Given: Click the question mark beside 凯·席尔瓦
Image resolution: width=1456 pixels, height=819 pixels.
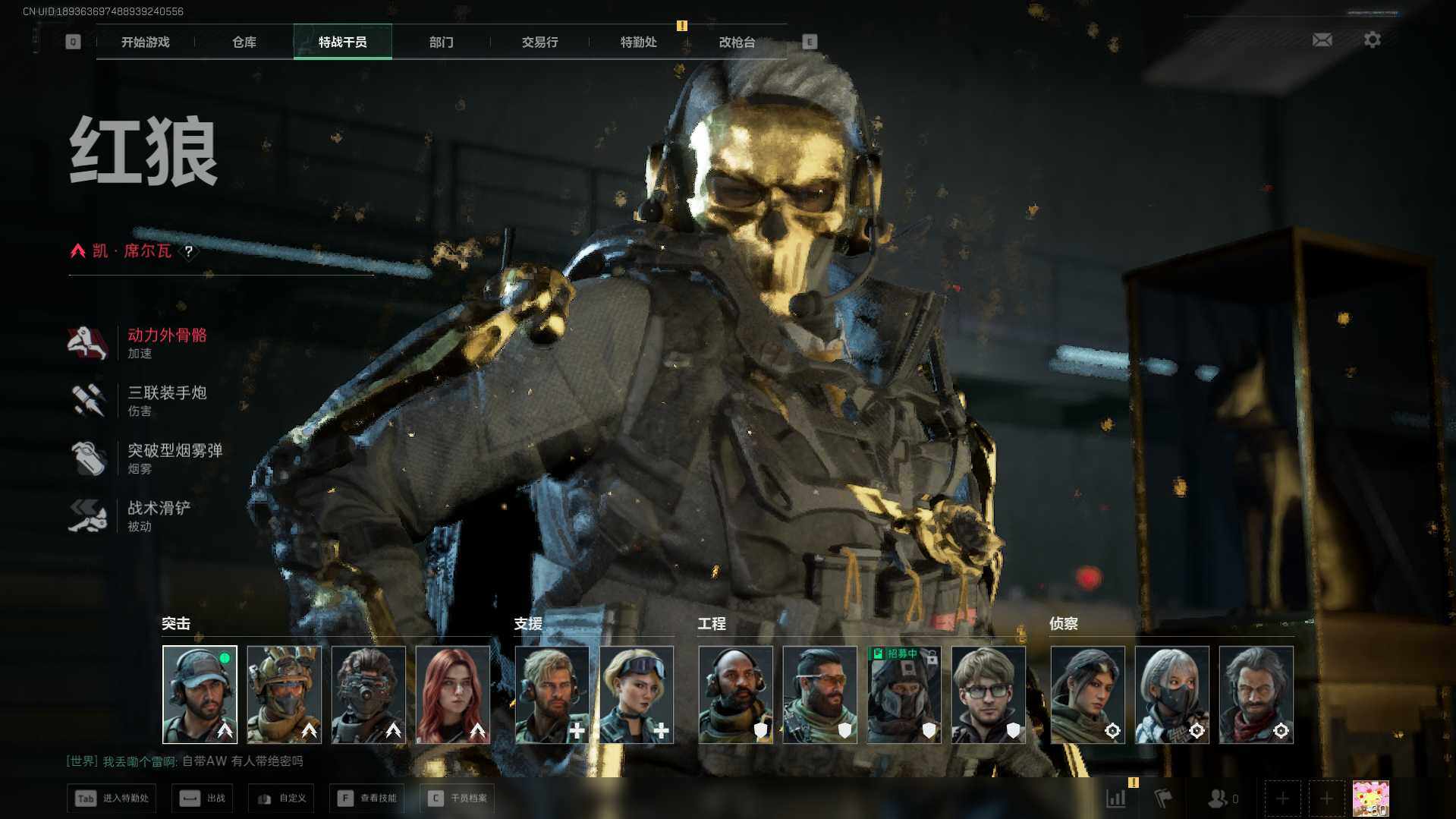Looking at the screenshot, I should pos(188,251).
